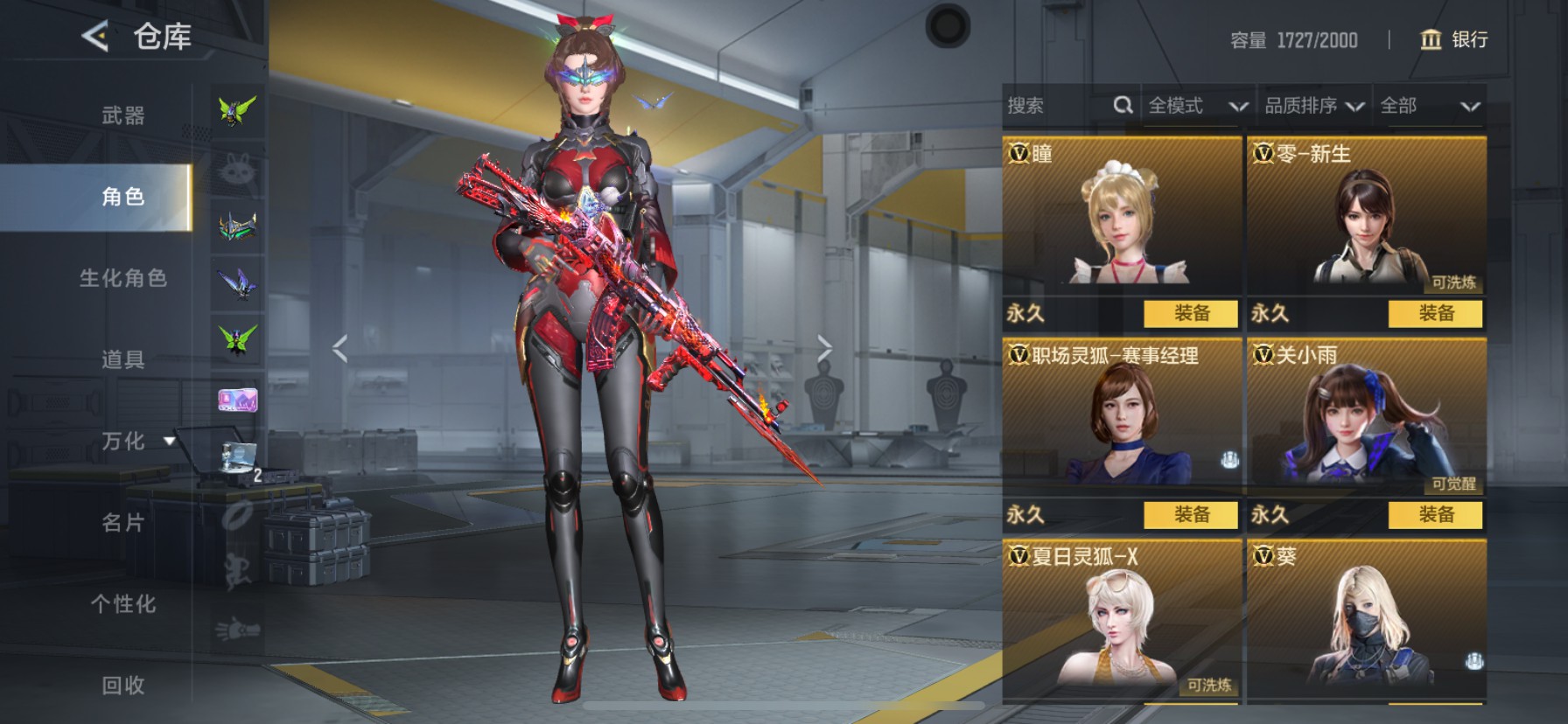Go back from the 仓库 screen
The width and height of the screenshot is (1568, 724).
pos(94,37)
